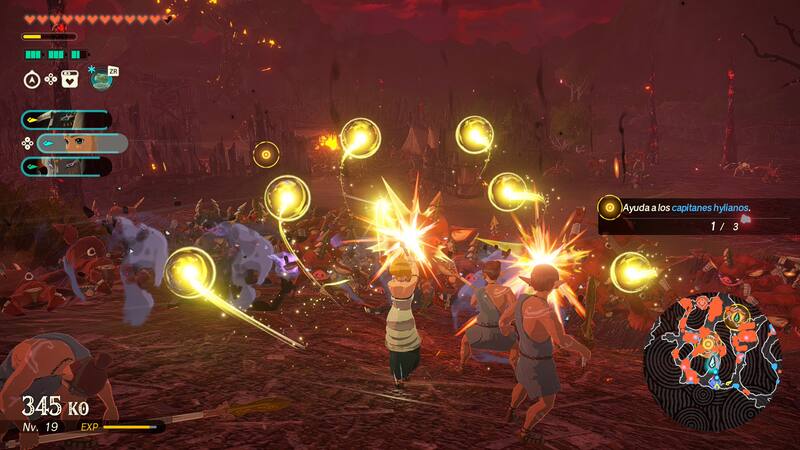
Task: Select the heart-box healing item icon
Action: point(70,80)
